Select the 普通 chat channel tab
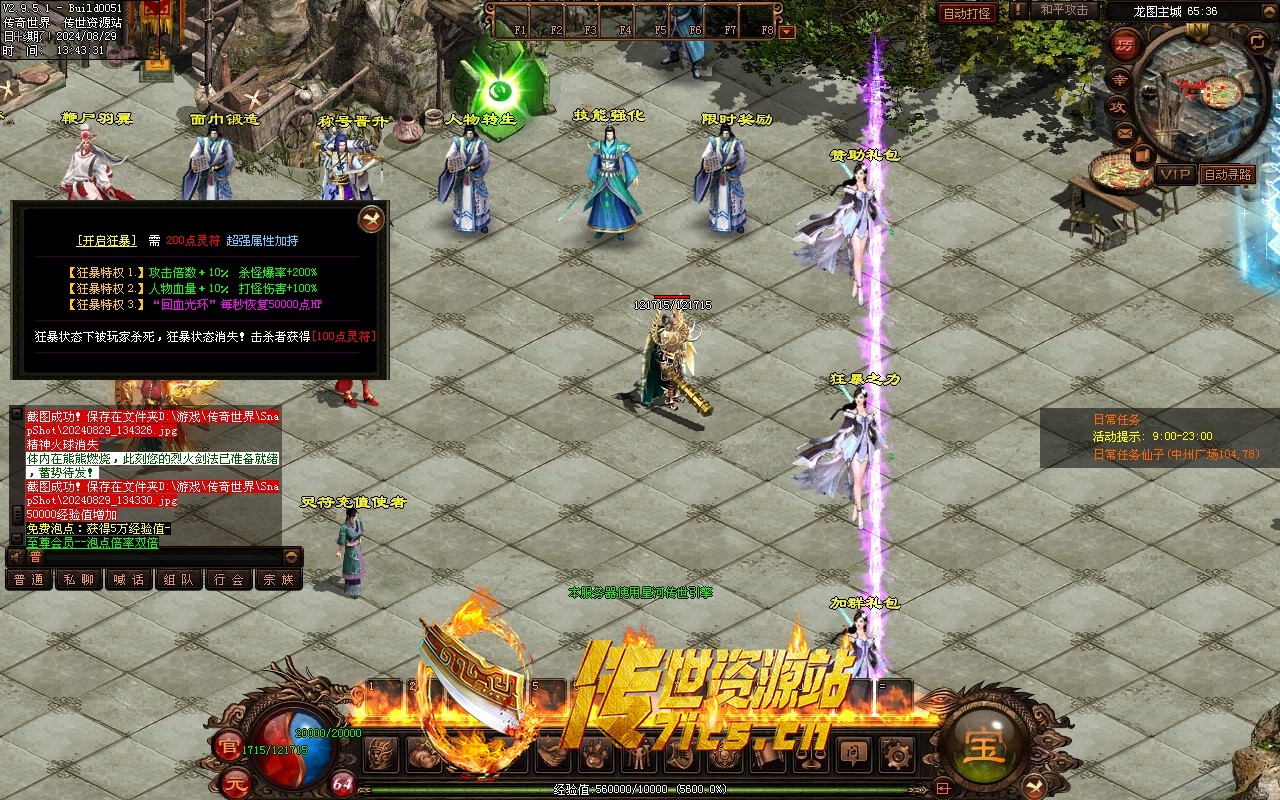The width and height of the screenshot is (1280, 800). tap(29, 580)
